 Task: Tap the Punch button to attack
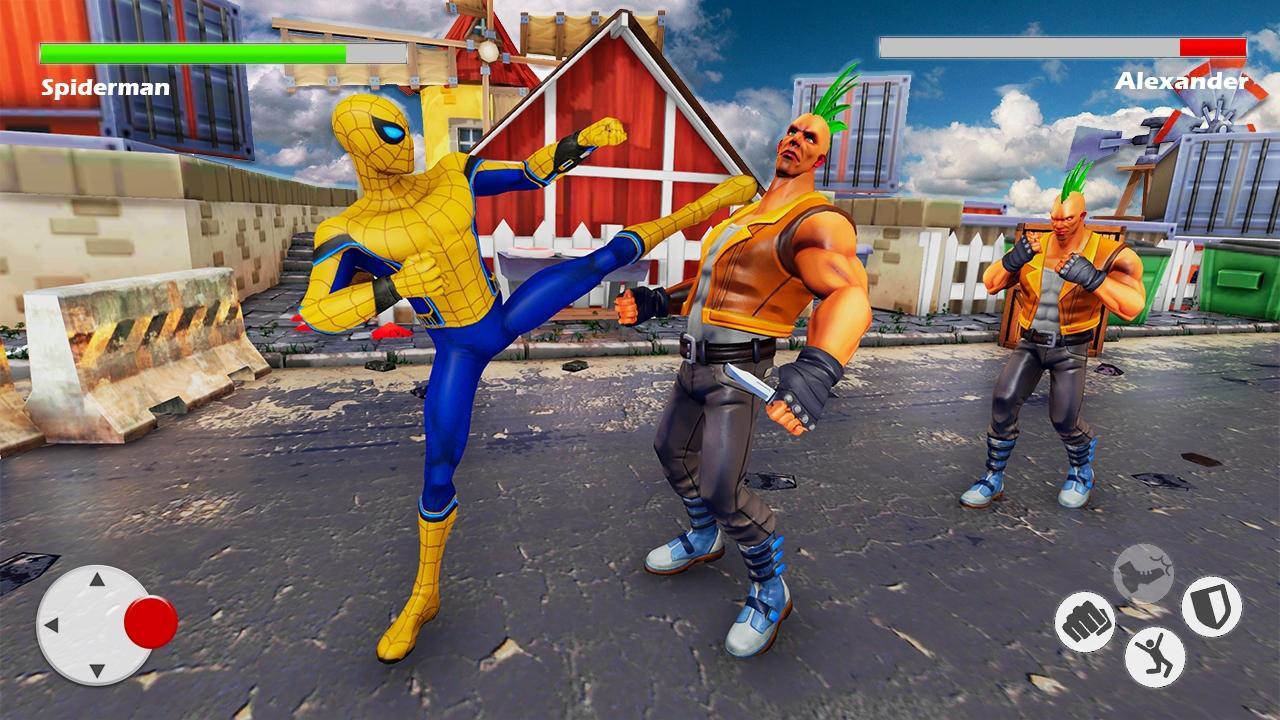[1085, 619]
